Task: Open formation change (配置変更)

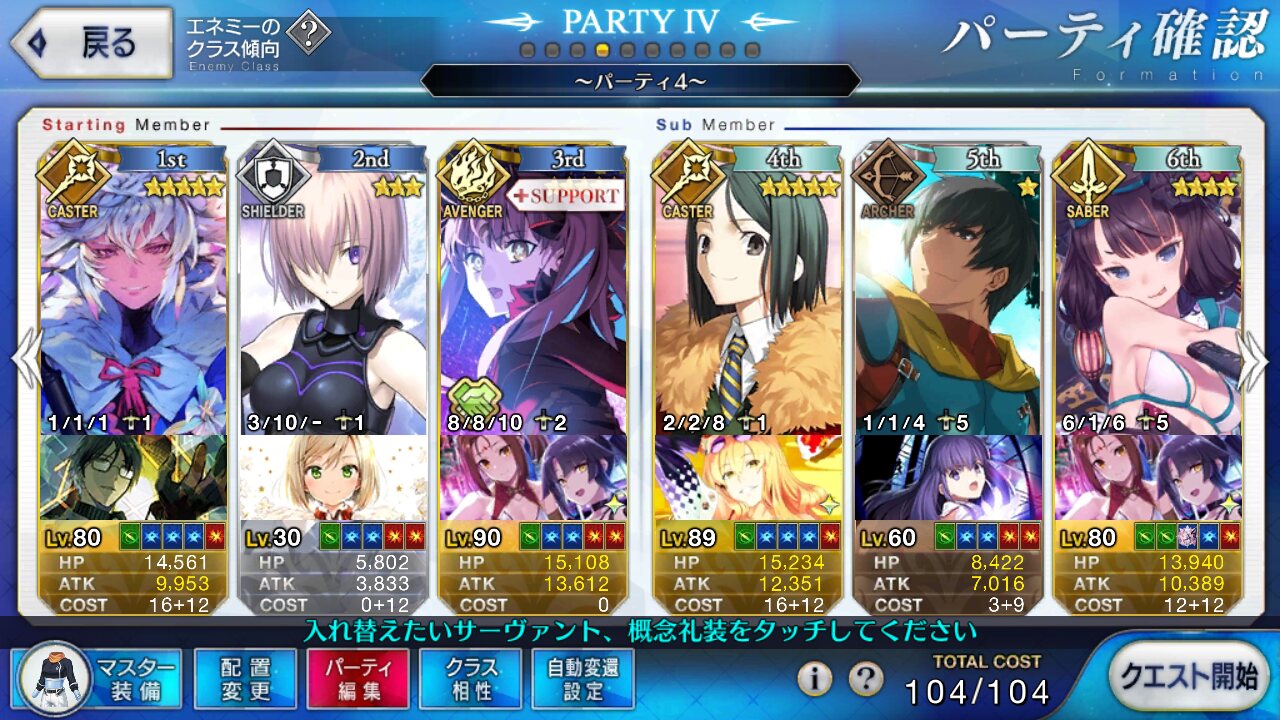Action: 245,678
